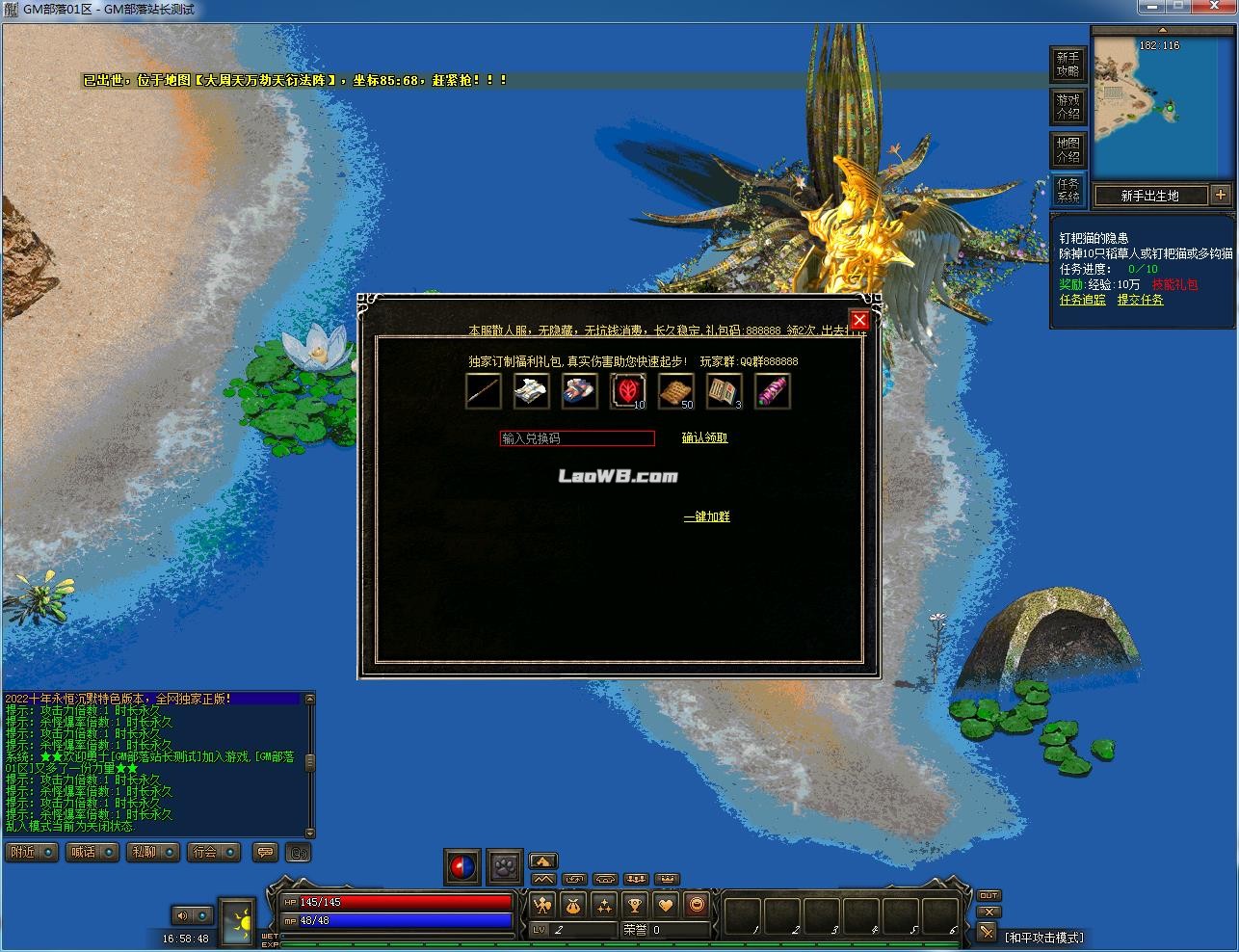Confirm claim with 确认领取 link
1239x952 pixels.
[704, 438]
